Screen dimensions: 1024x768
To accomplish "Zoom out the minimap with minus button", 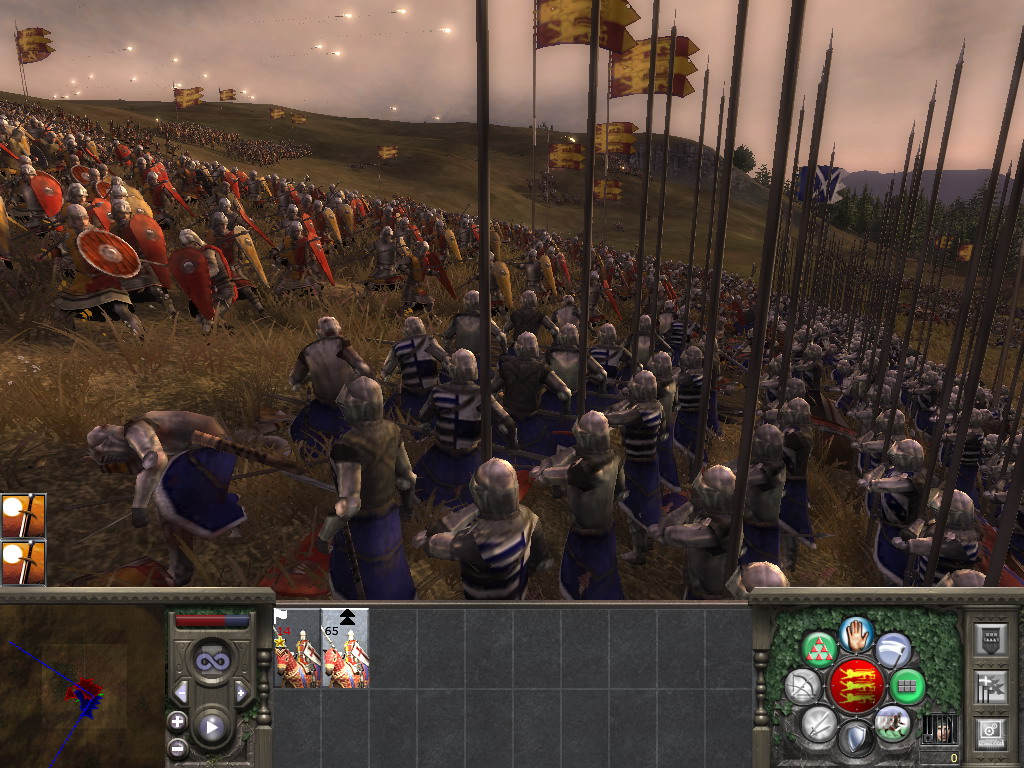I will (x=177, y=746).
